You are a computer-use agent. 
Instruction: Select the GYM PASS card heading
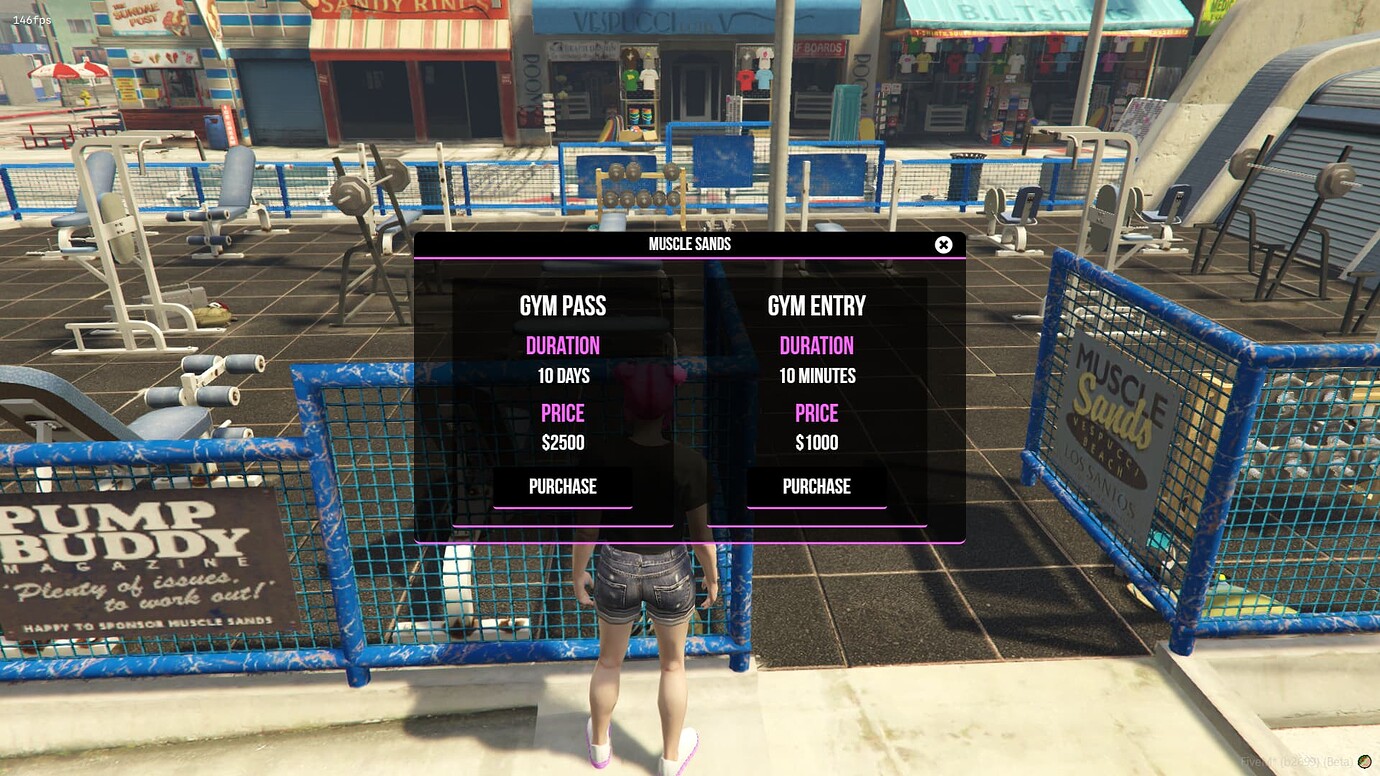pyautogui.click(x=562, y=306)
